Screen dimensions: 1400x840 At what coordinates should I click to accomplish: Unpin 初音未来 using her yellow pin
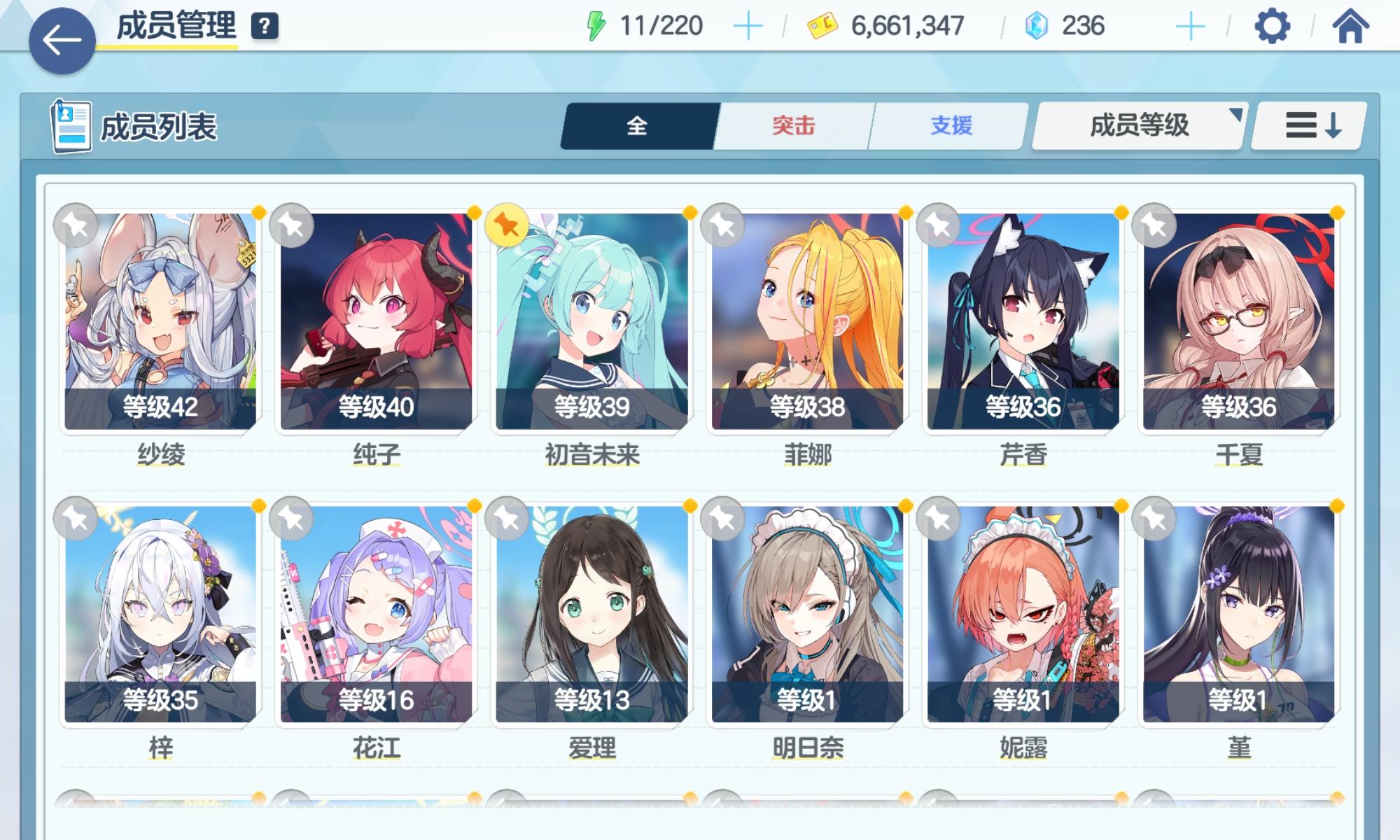509,225
